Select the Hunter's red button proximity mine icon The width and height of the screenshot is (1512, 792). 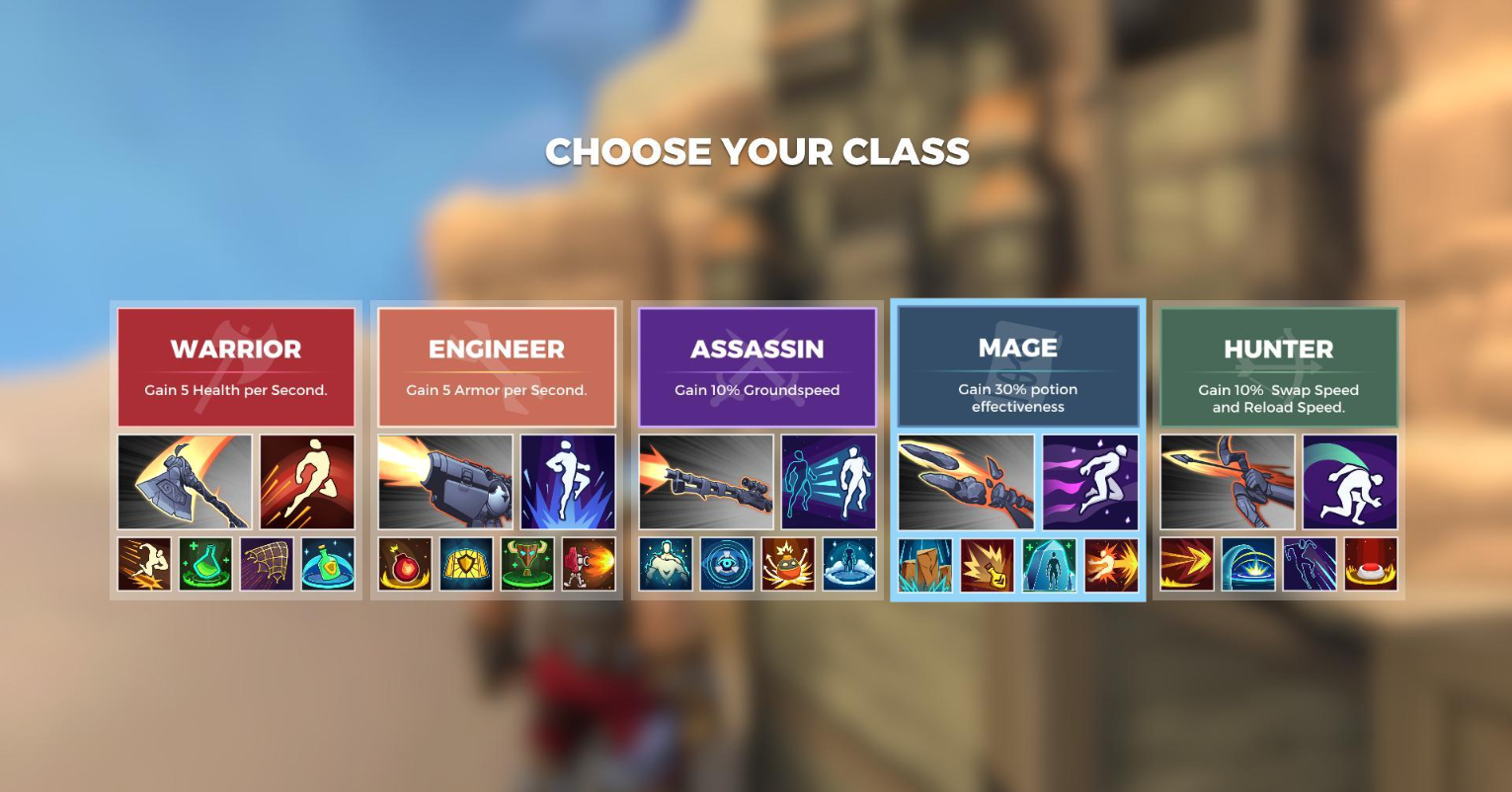[x=1371, y=564]
